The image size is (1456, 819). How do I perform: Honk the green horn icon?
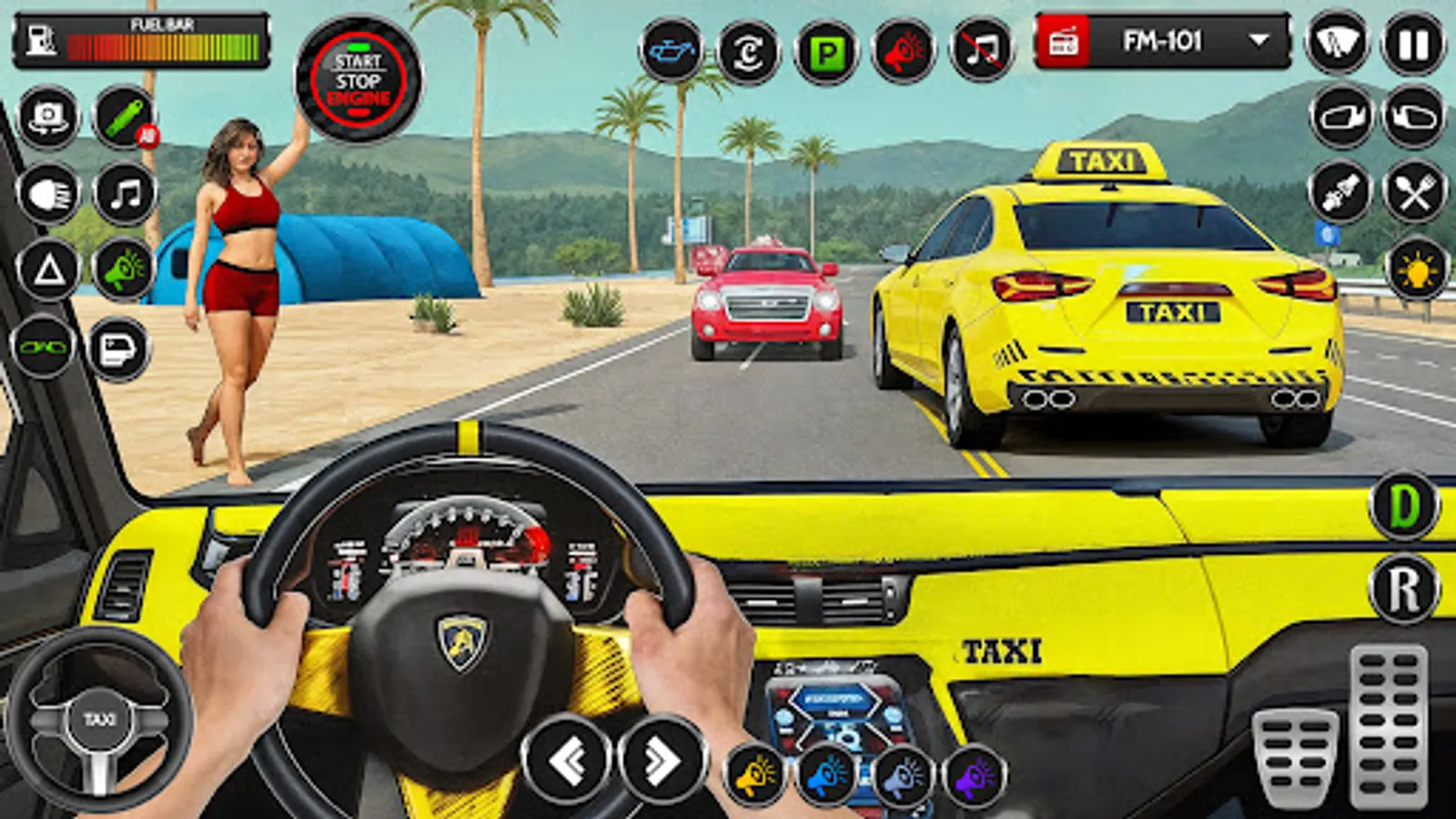click(x=123, y=268)
